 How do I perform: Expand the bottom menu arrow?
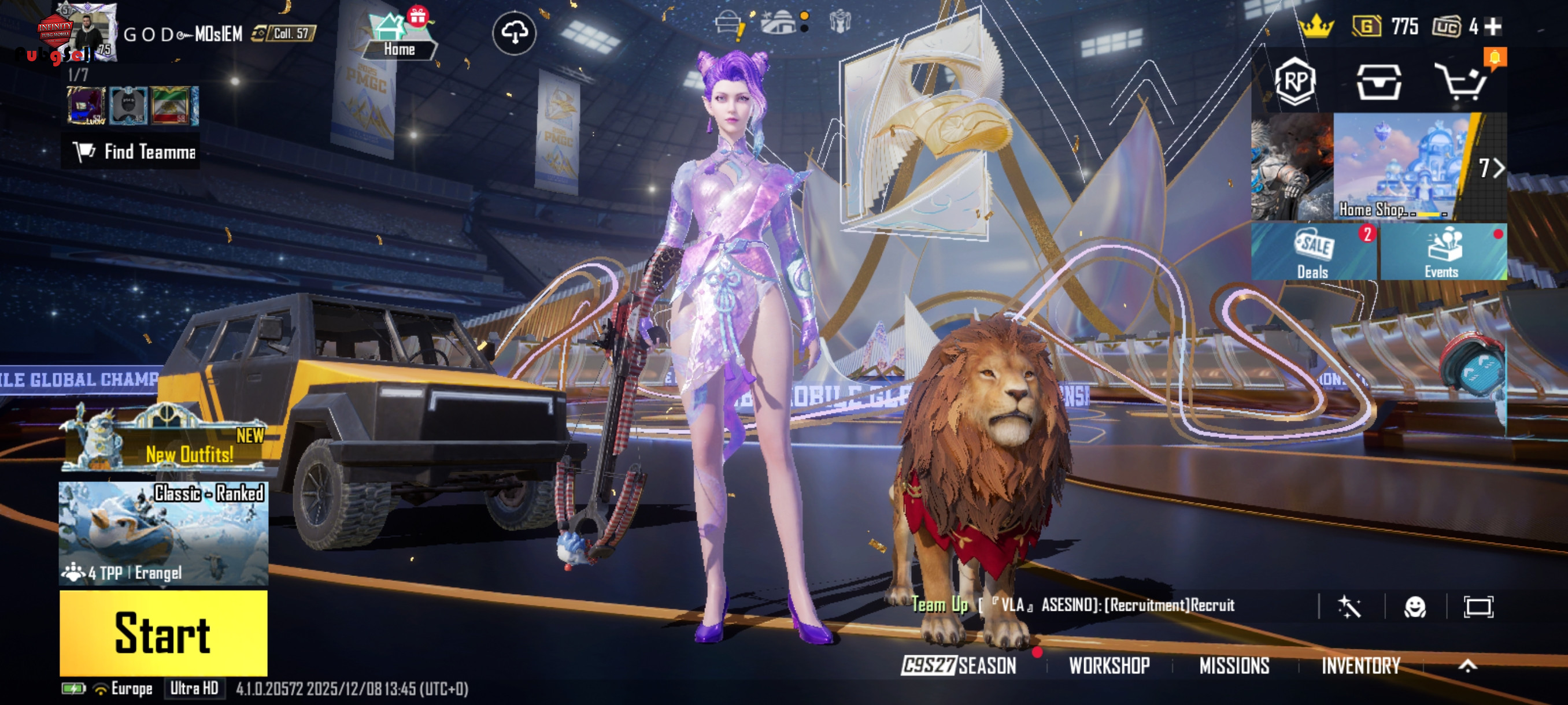click(1467, 666)
